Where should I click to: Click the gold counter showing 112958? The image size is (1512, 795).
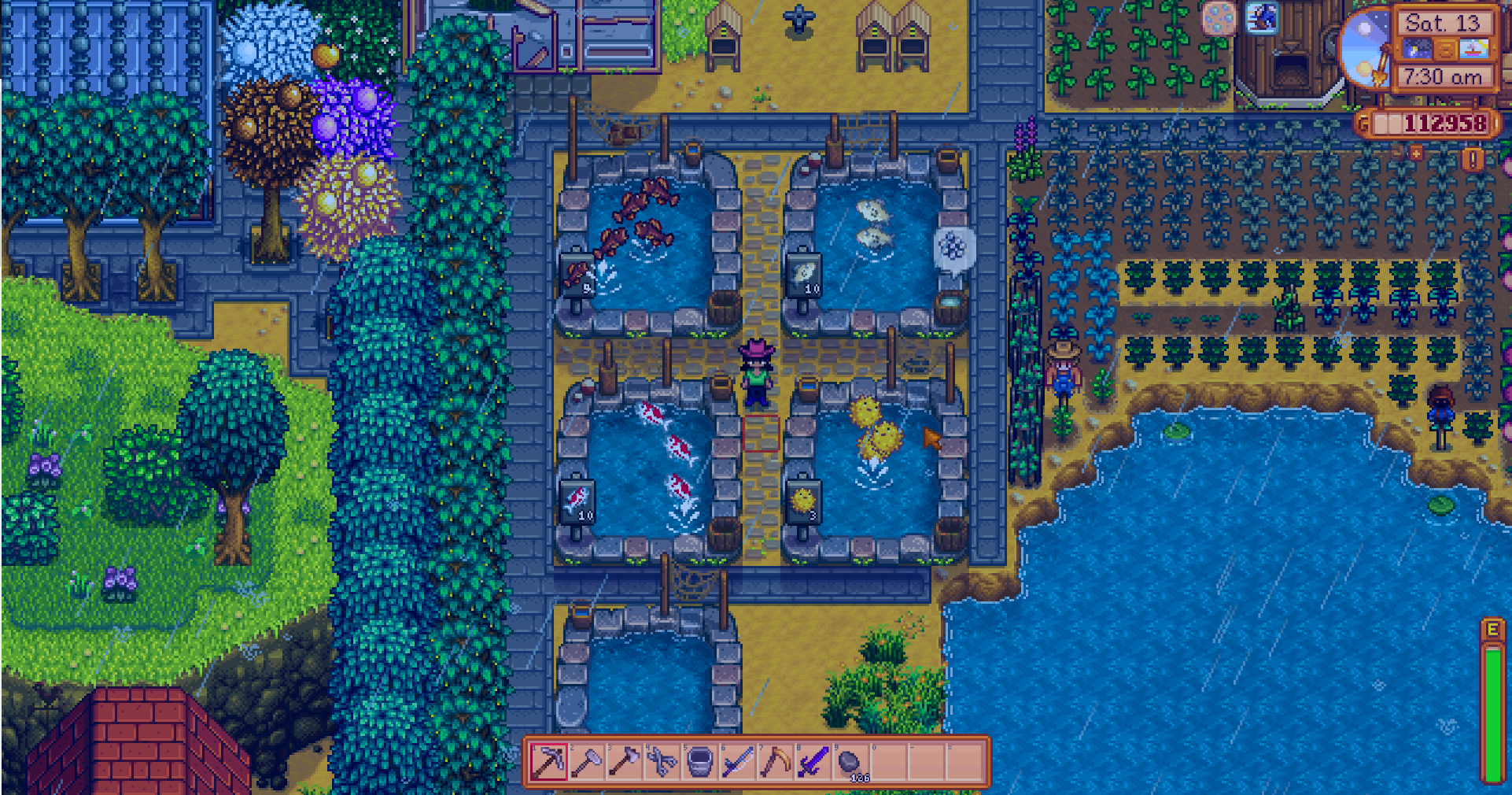point(1446,124)
